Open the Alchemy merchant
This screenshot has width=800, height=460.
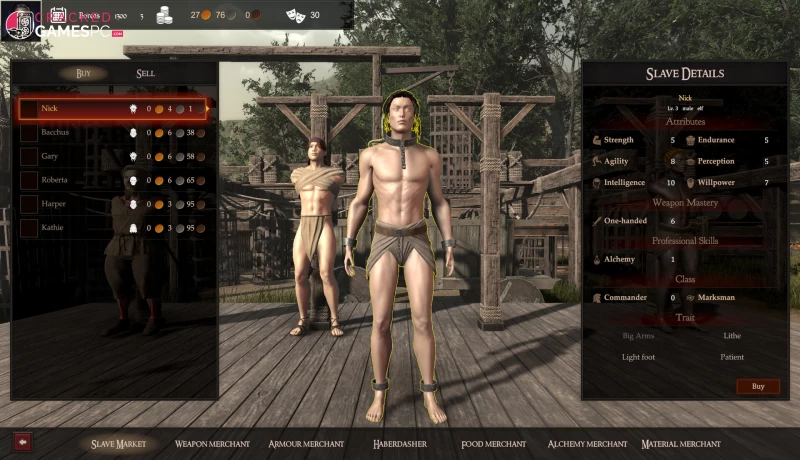pyautogui.click(x=587, y=443)
